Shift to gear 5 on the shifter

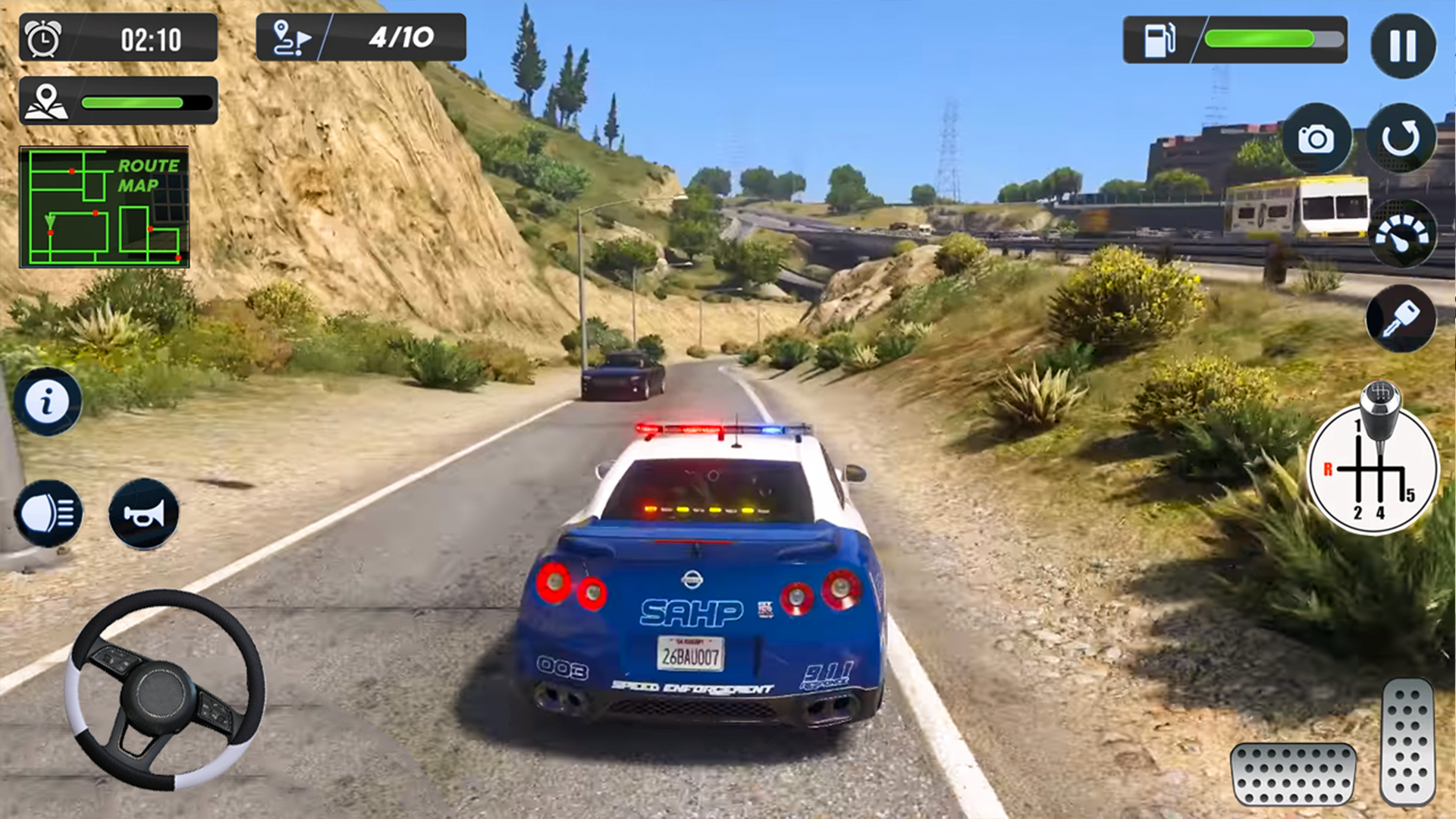pos(1409,494)
